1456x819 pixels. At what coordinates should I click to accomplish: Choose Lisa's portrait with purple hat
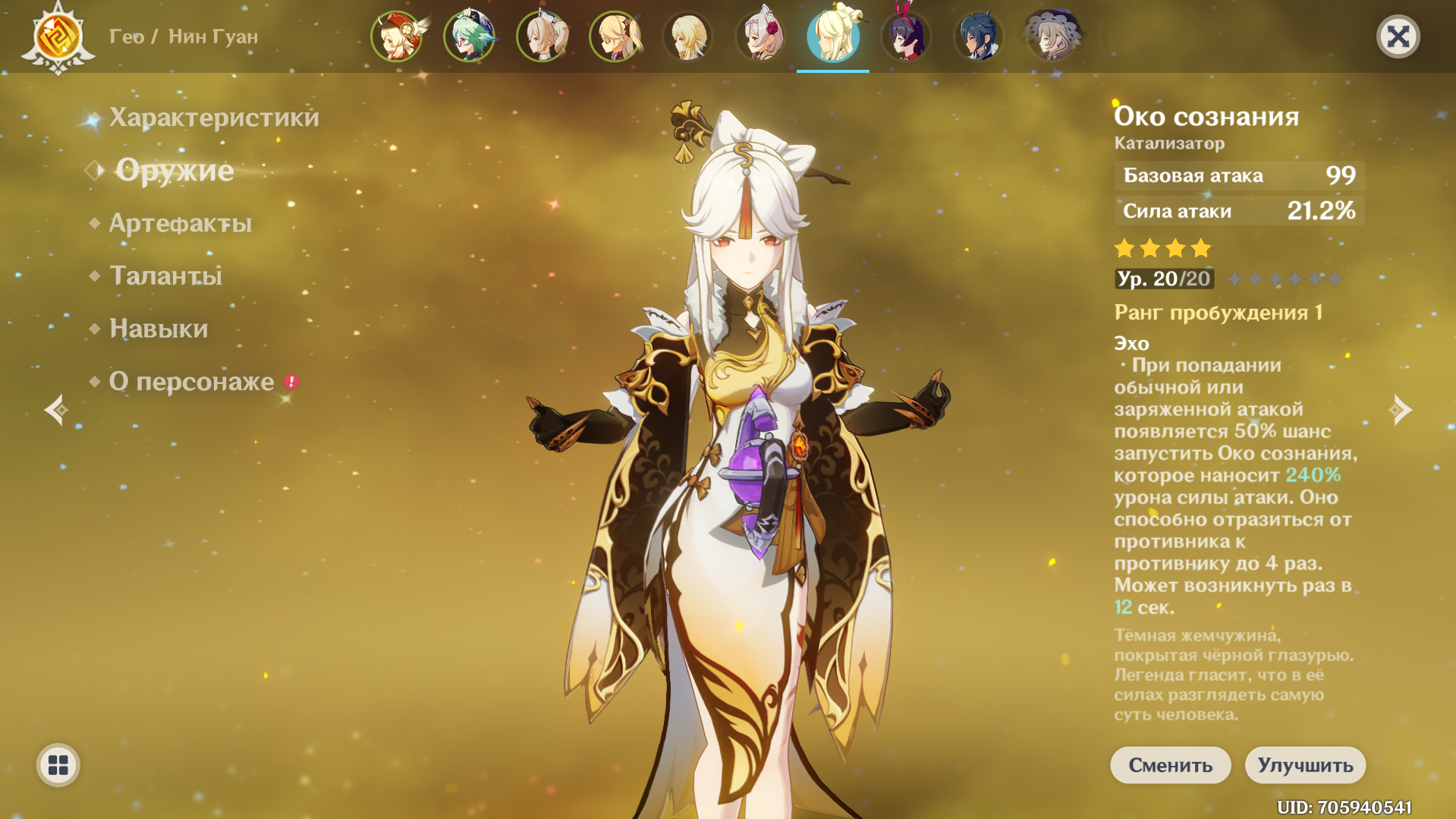pos(1052,36)
